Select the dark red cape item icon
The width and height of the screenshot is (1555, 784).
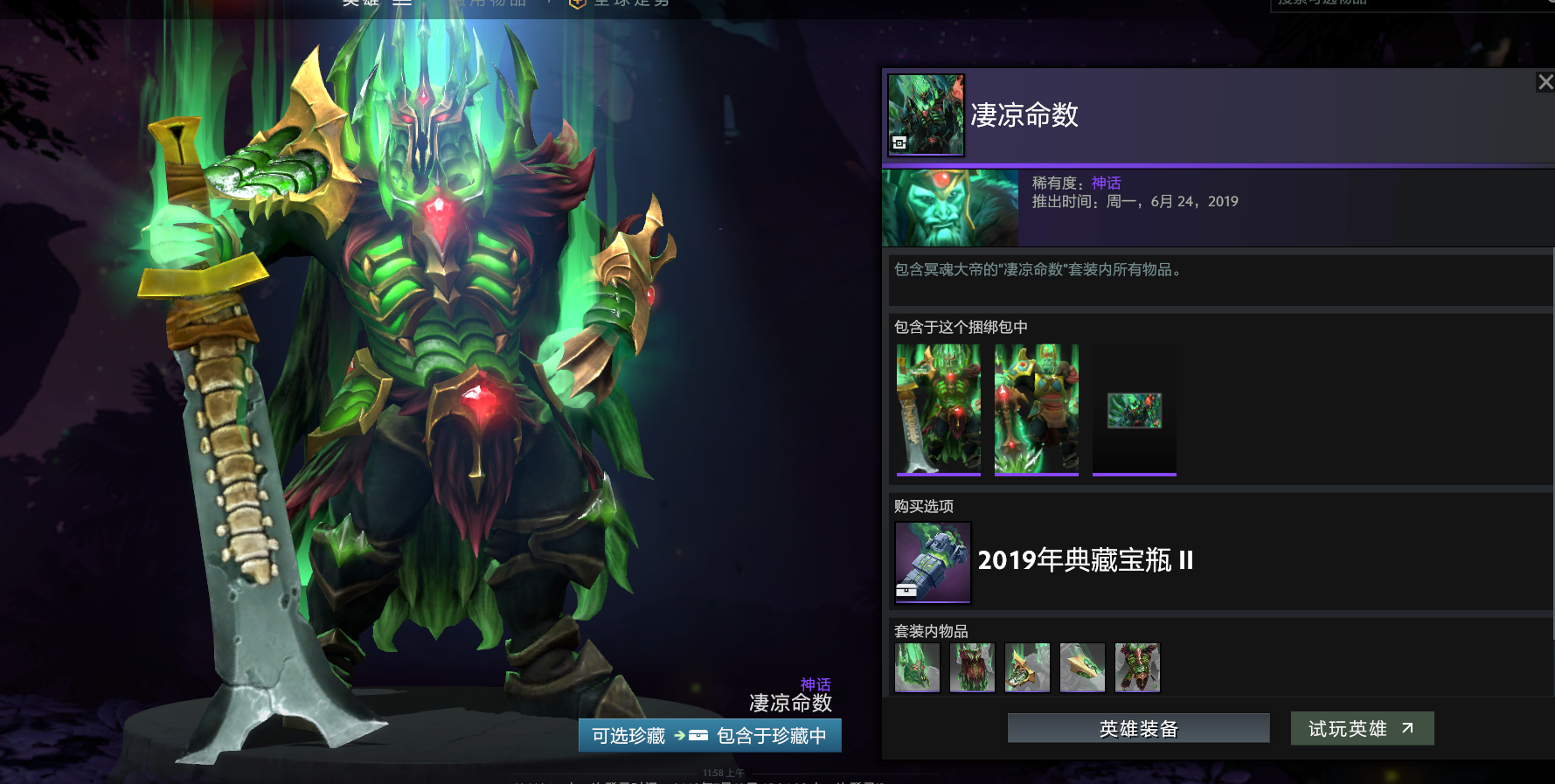[x=972, y=667]
